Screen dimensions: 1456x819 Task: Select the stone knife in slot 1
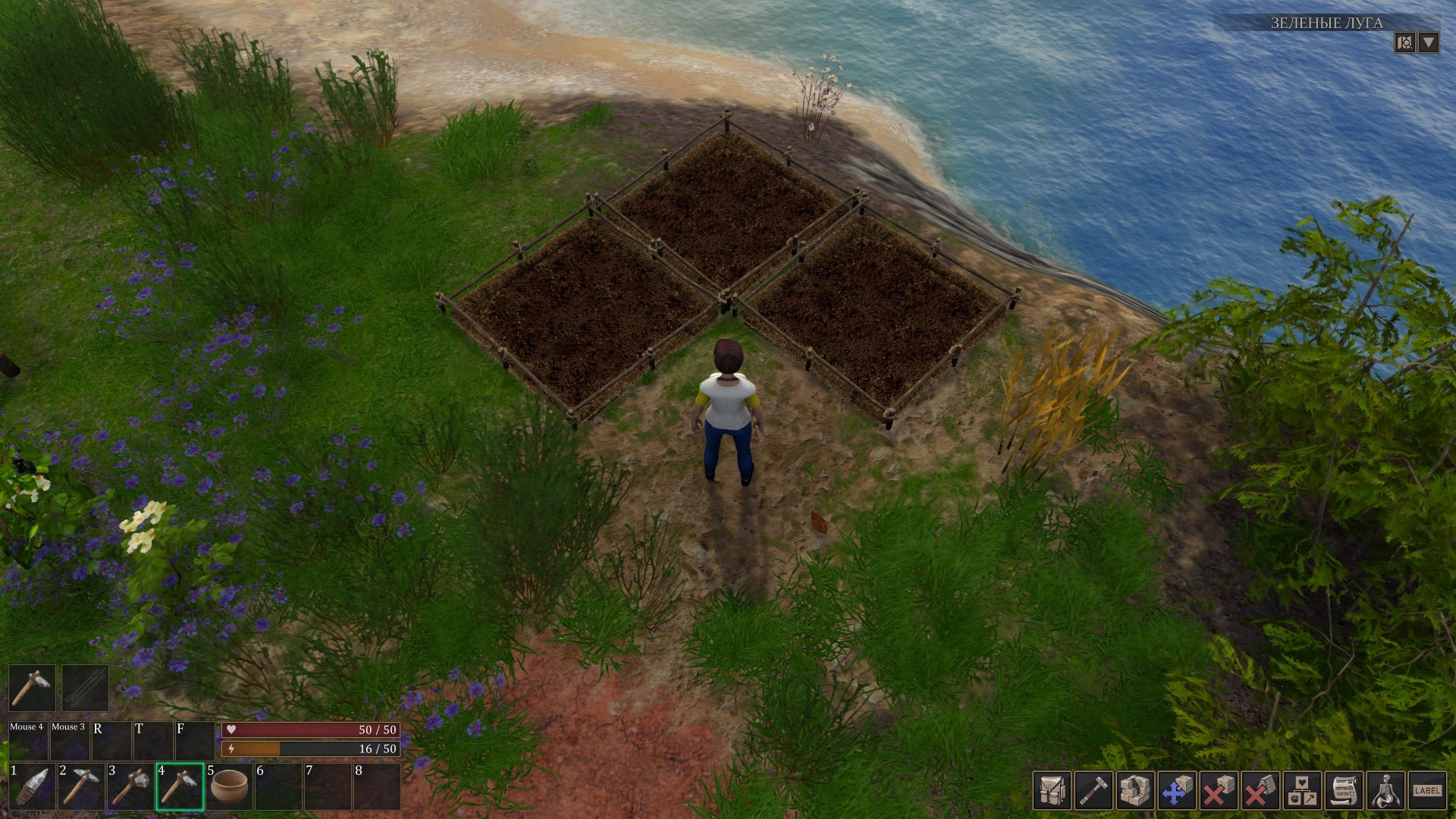[32, 786]
